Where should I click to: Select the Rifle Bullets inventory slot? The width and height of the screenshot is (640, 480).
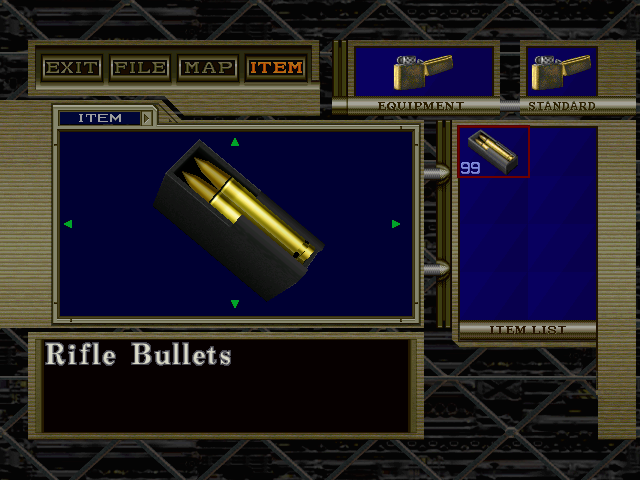[x=493, y=152]
